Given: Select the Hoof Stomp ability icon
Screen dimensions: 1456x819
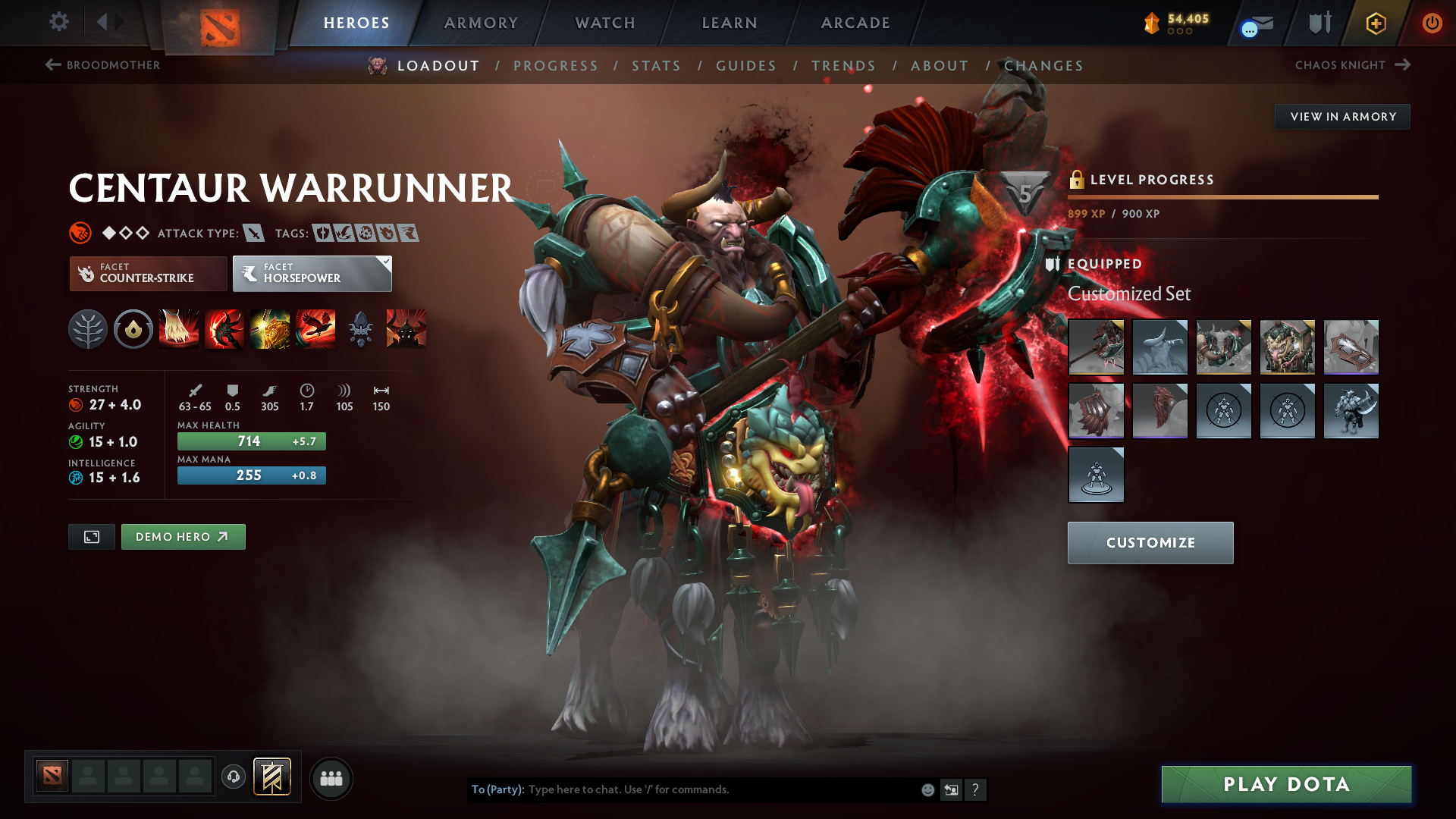Looking at the screenshot, I should point(179,329).
